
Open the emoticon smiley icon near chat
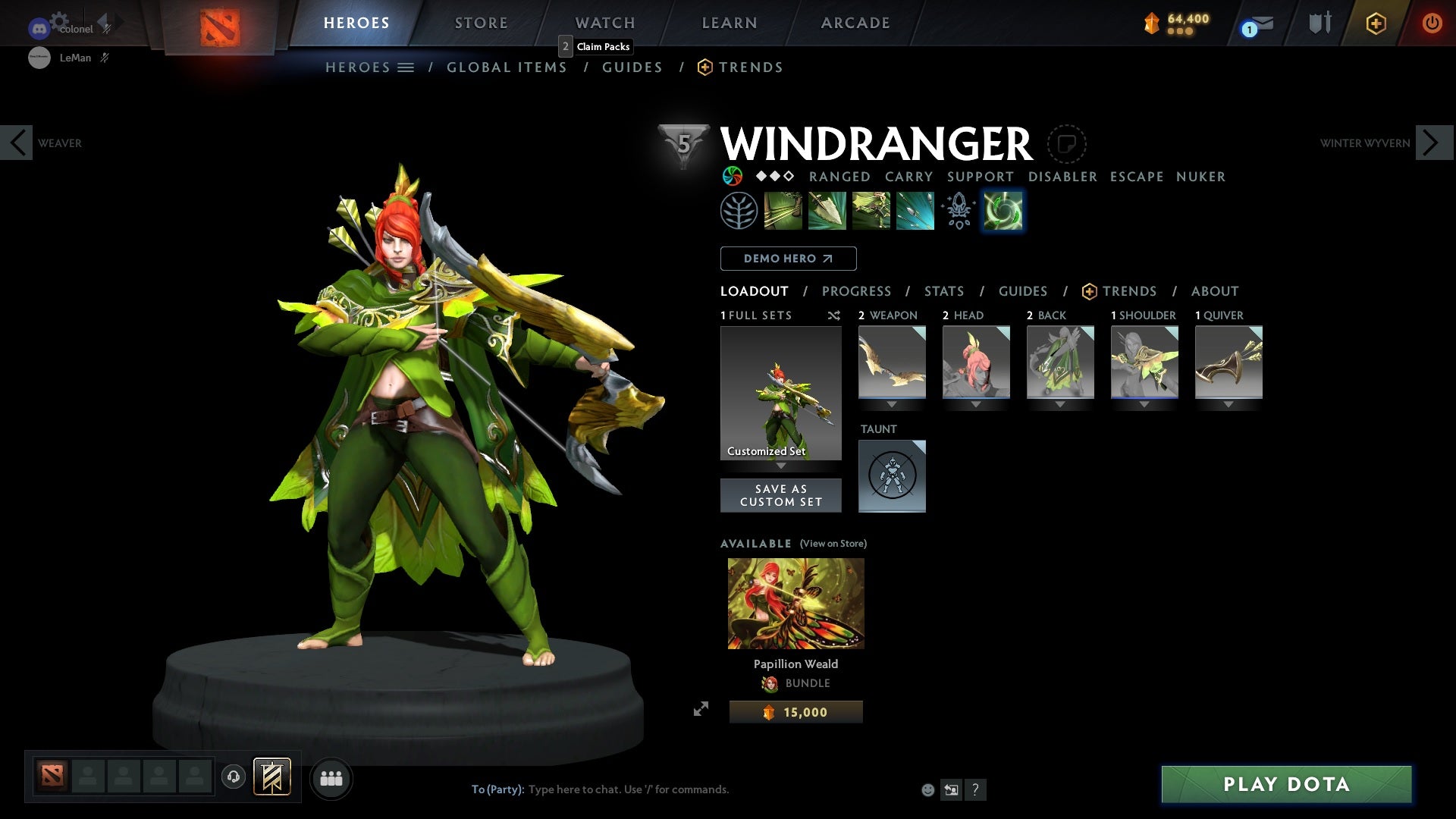[927, 789]
